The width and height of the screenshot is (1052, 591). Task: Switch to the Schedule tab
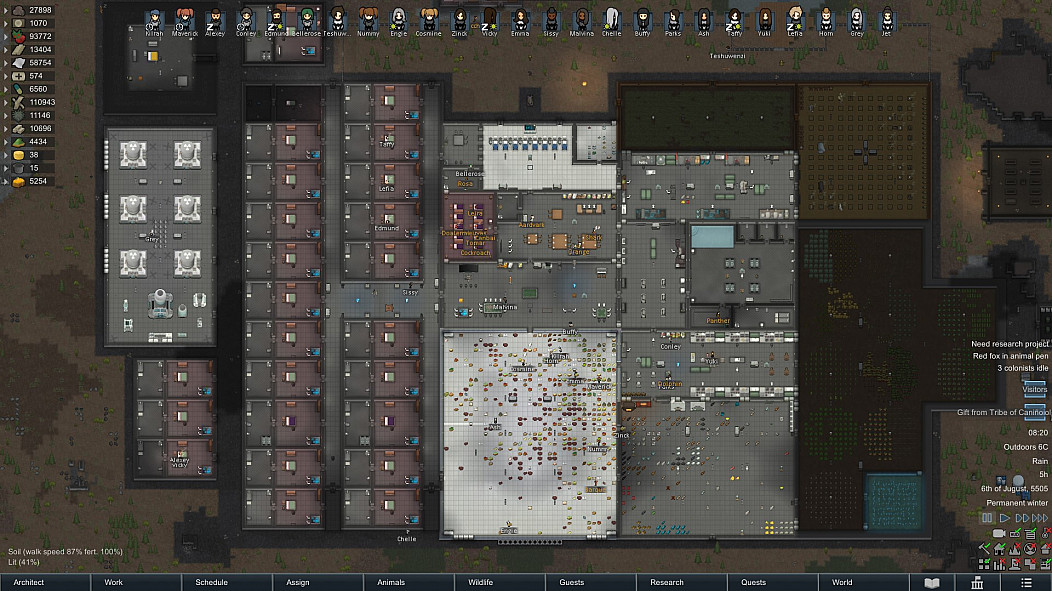pyautogui.click(x=211, y=582)
